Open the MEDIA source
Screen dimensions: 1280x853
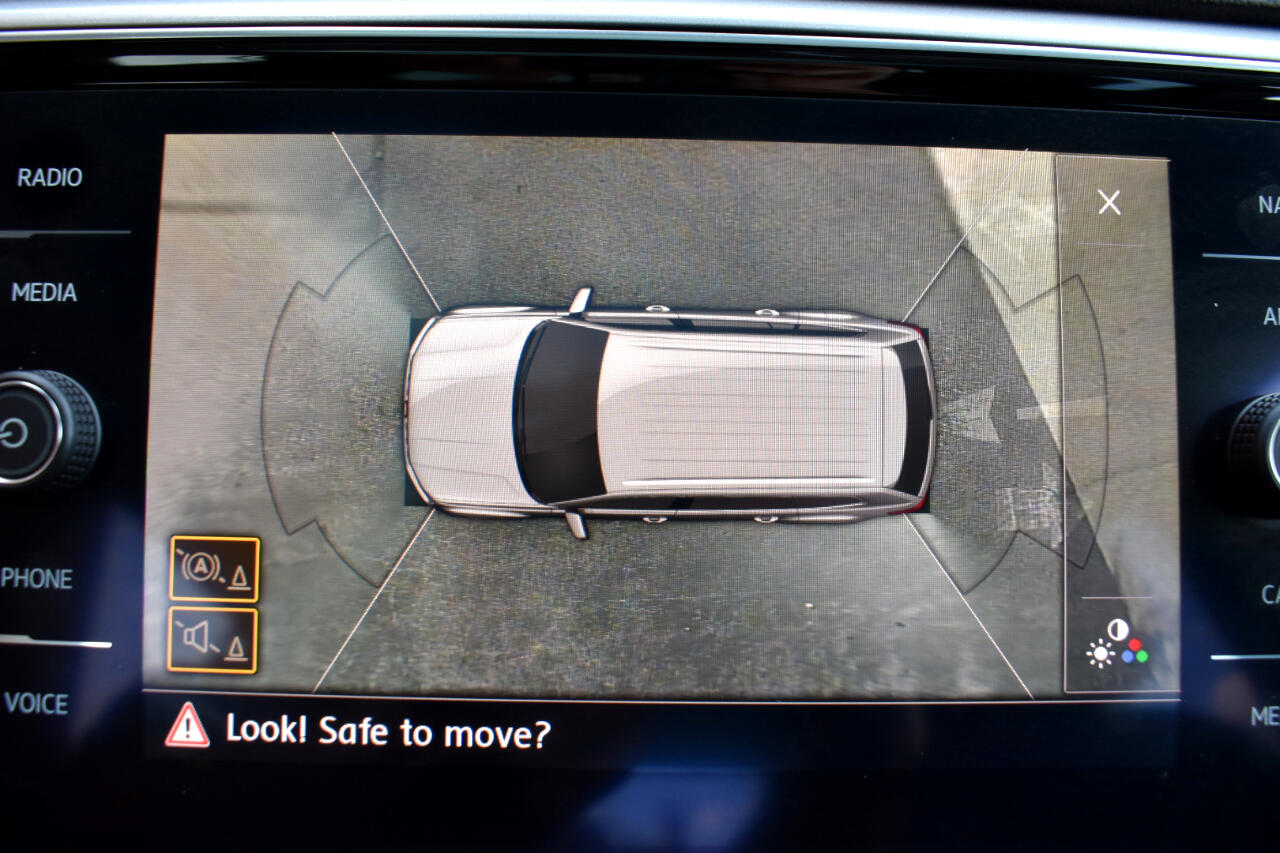click(44, 293)
